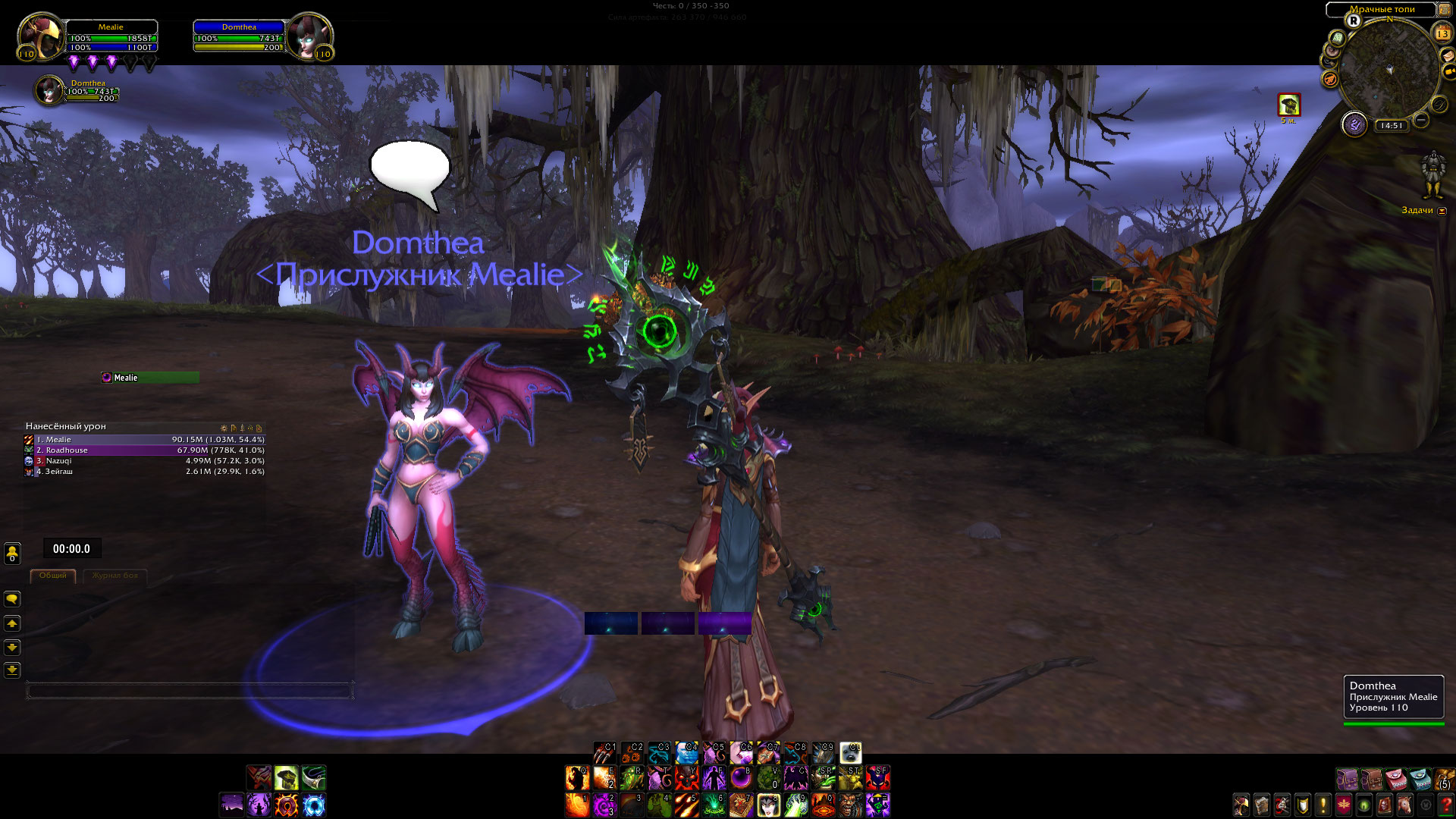Viewport: 1456px width, 819px height.
Task: Use the spellbook ability on key 7
Action: click(741, 805)
